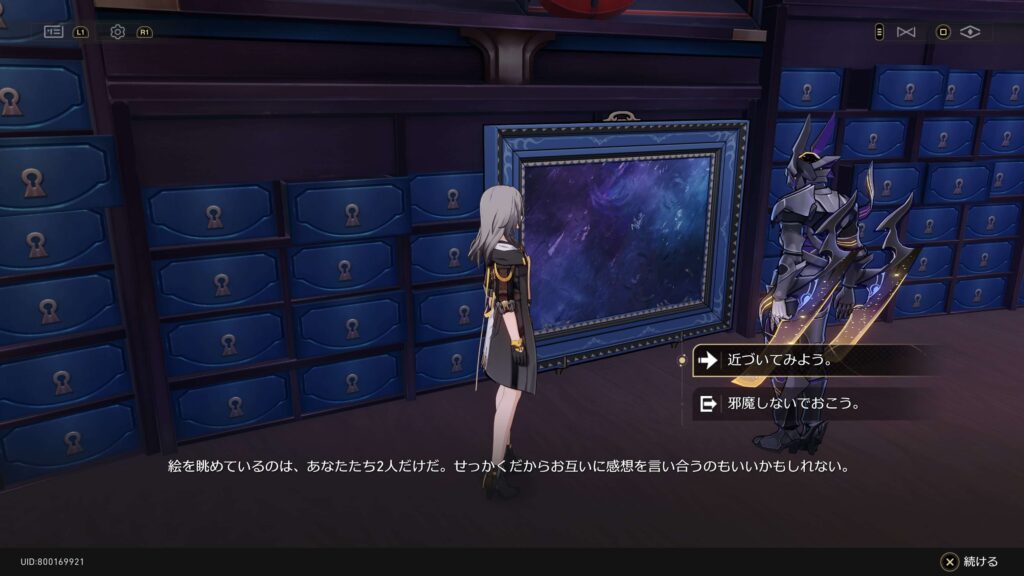Continue the dialogue with 続ける
This screenshot has width=1024, height=576.
(x=969, y=562)
